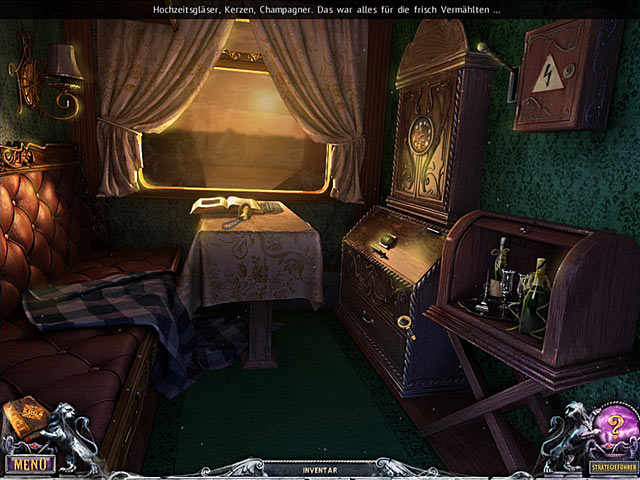Open the Strategieführer guide
The height and width of the screenshot is (480, 640).
pos(609,466)
